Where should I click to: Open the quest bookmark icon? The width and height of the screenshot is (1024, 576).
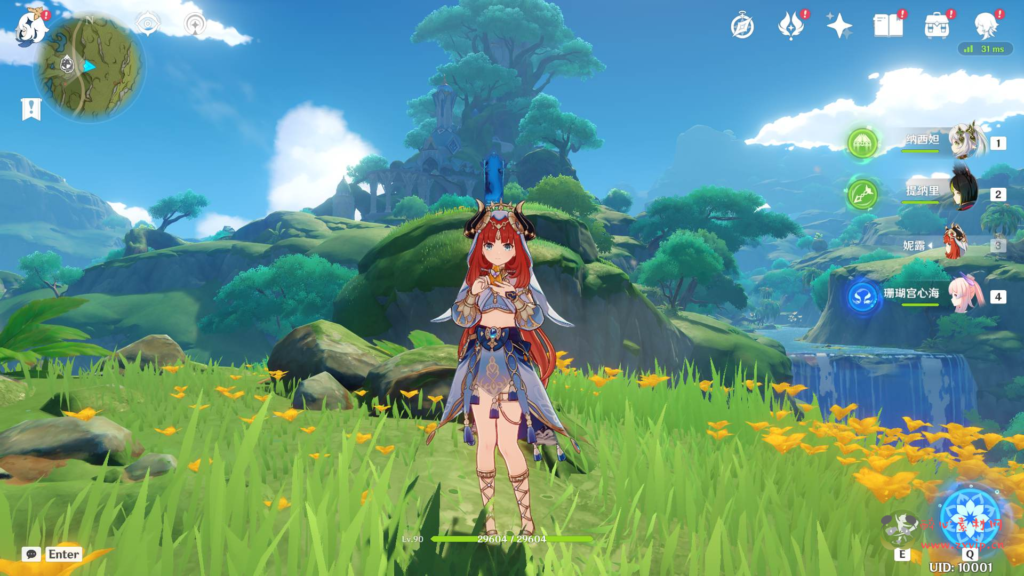click(x=31, y=108)
